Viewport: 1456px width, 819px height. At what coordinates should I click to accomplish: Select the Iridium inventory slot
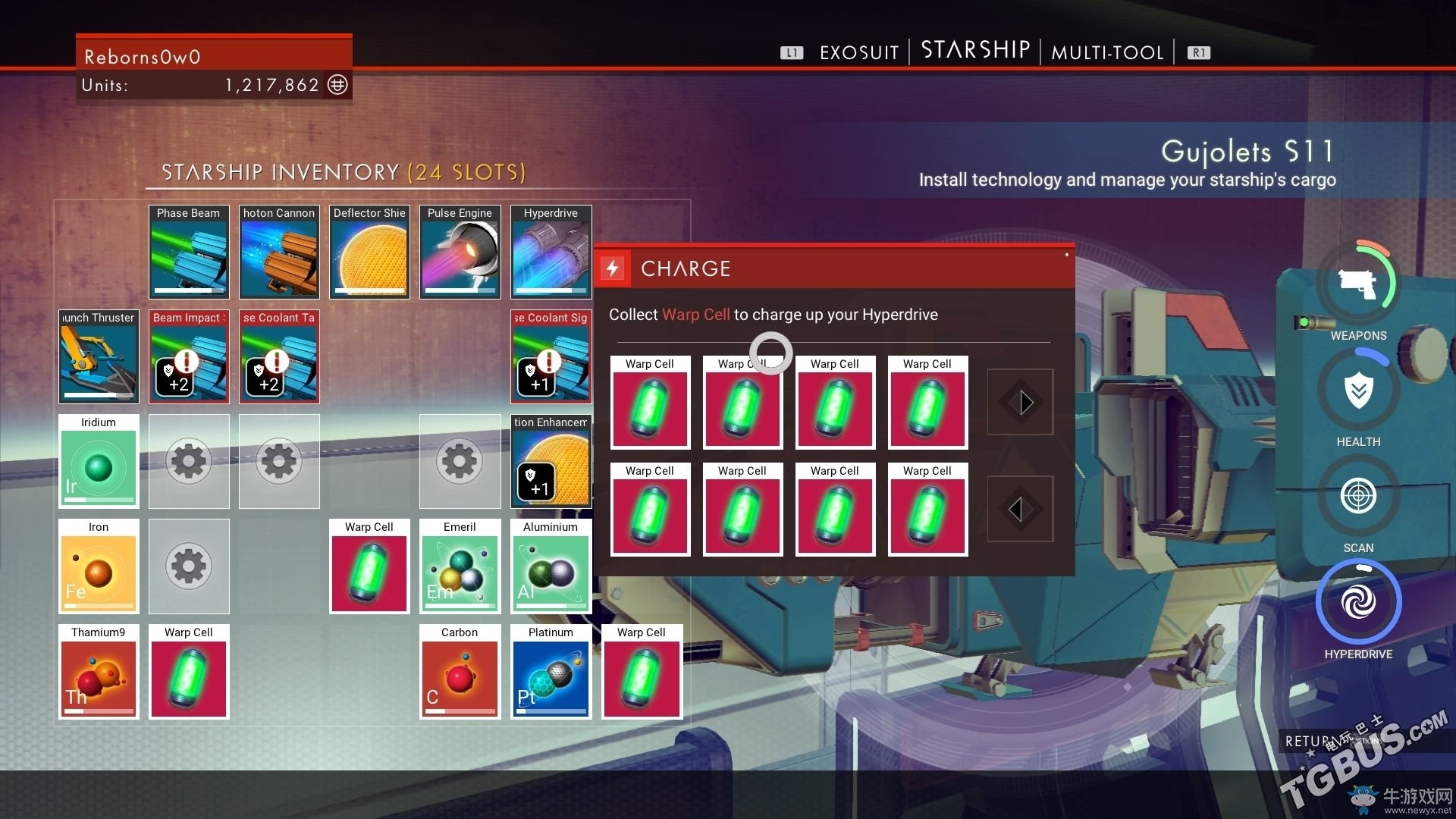(99, 461)
